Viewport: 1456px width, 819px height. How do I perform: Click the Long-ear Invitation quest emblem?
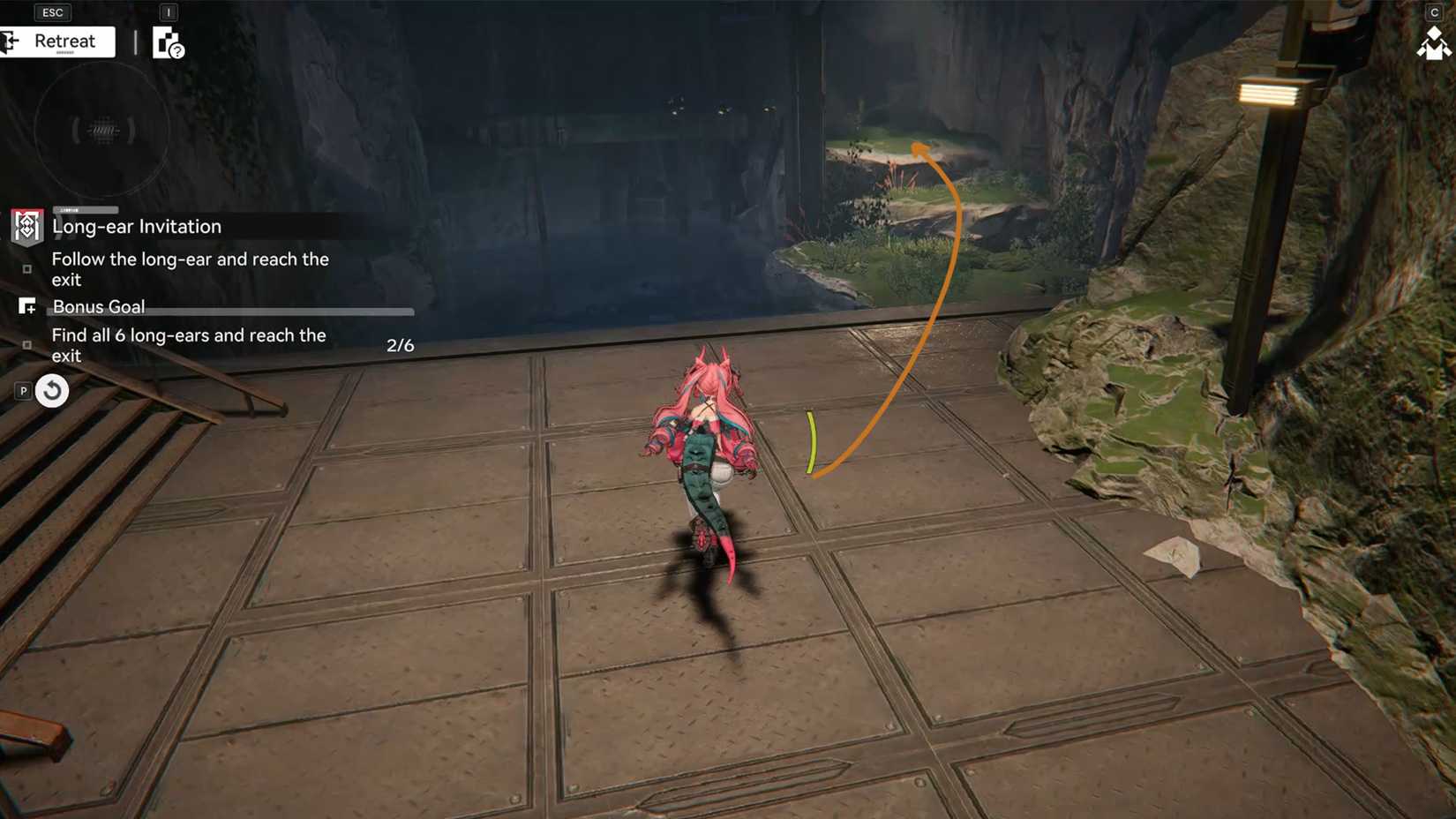click(26, 226)
